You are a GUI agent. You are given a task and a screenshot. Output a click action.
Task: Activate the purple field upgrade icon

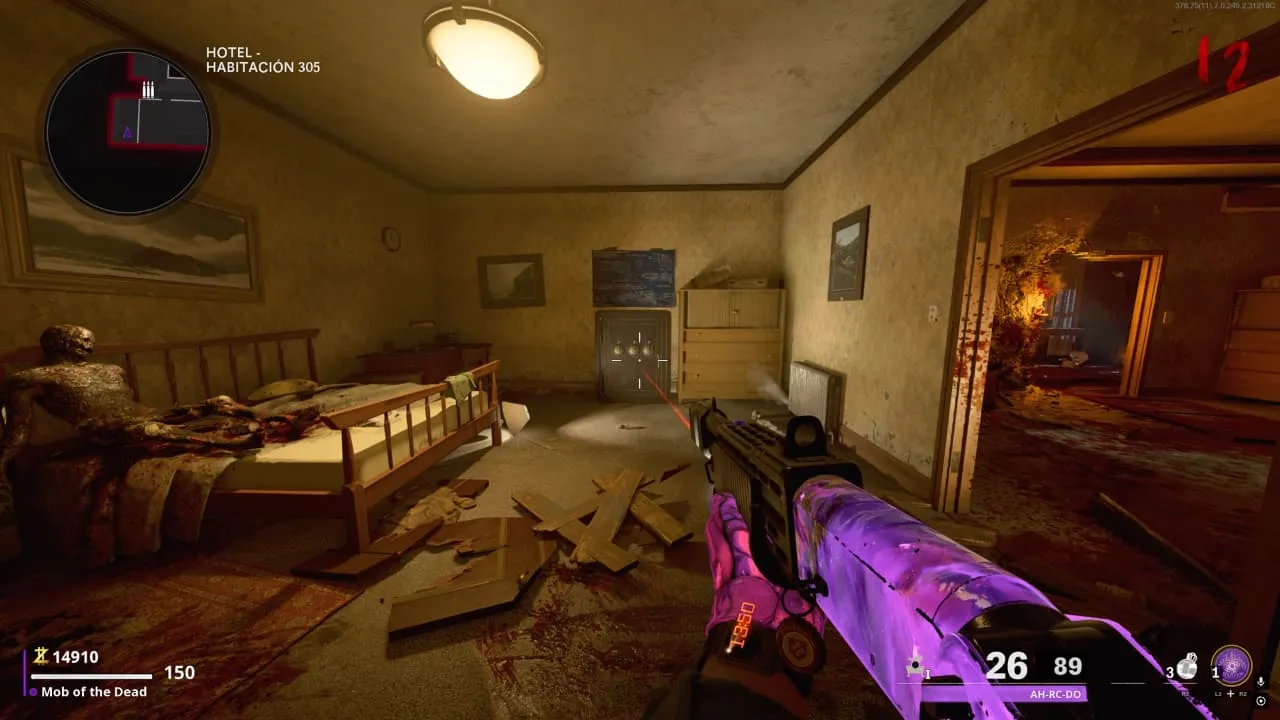coord(1231,665)
